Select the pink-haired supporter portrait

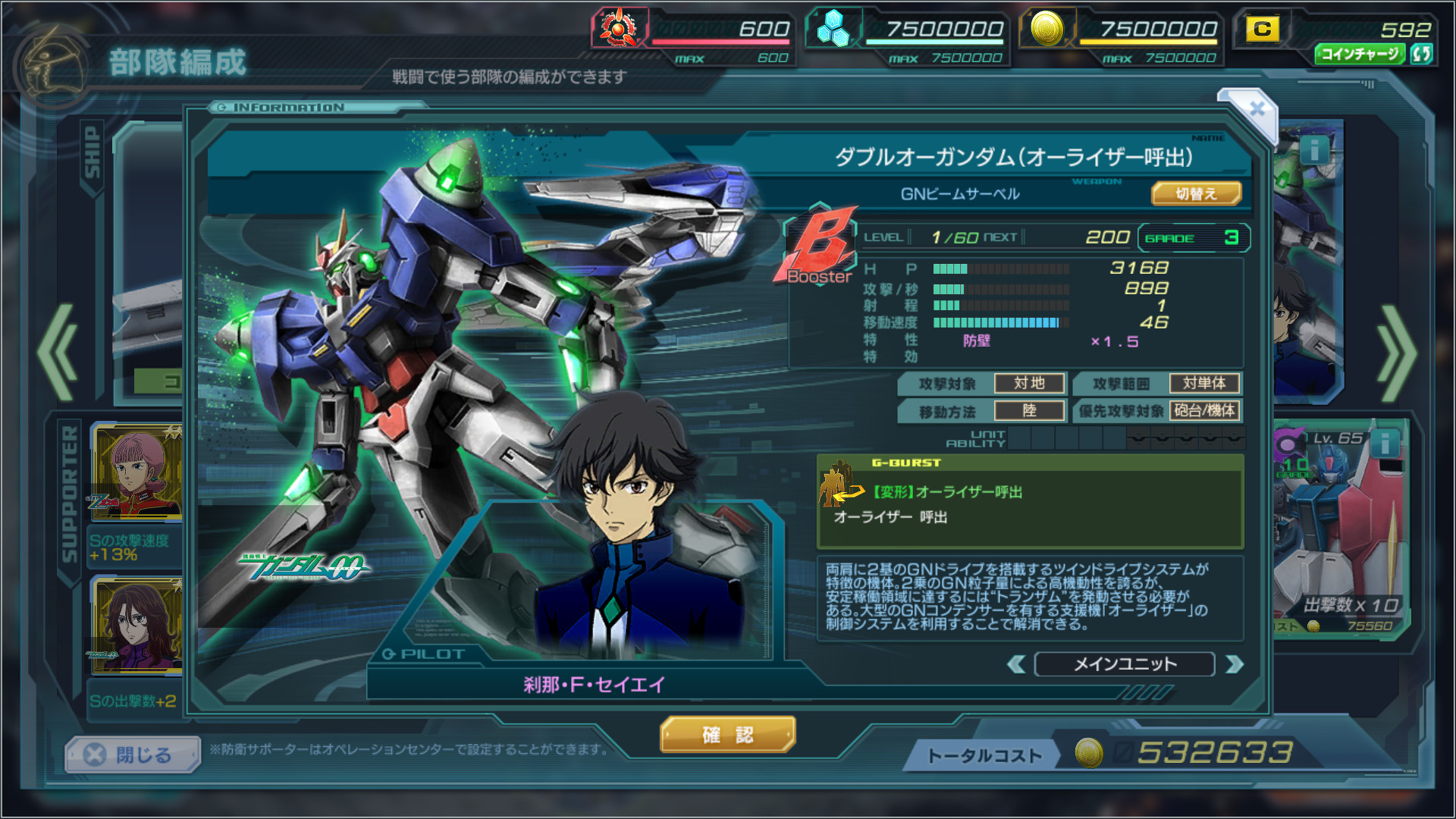[x=136, y=472]
